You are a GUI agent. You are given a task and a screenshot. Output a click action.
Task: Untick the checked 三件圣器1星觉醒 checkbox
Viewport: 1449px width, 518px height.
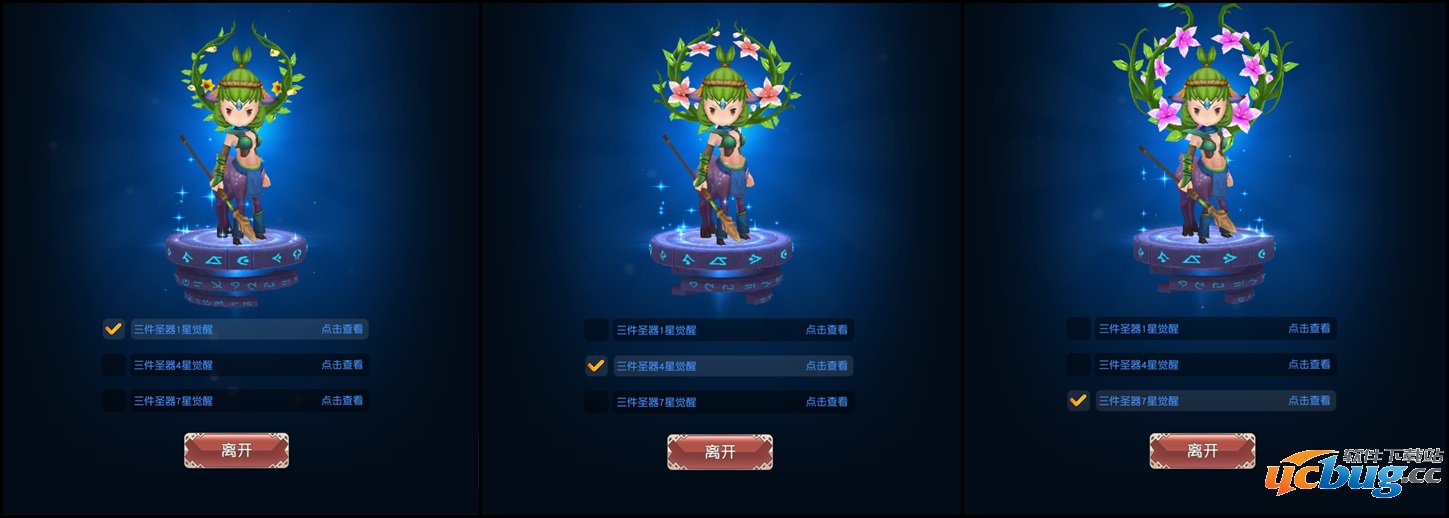coord(113,328)
